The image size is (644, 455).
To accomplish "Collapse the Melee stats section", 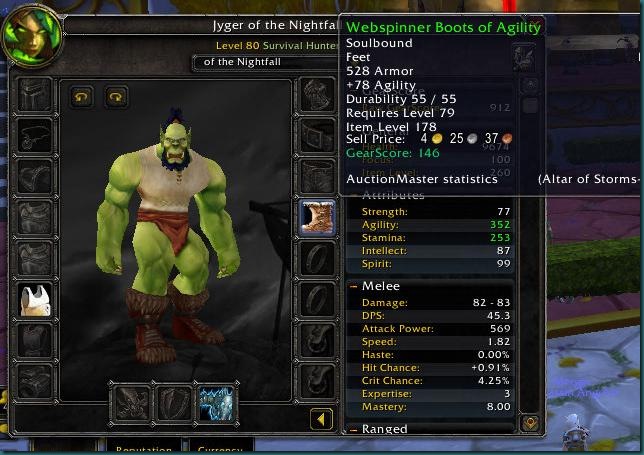I will [x=354, y=286].
